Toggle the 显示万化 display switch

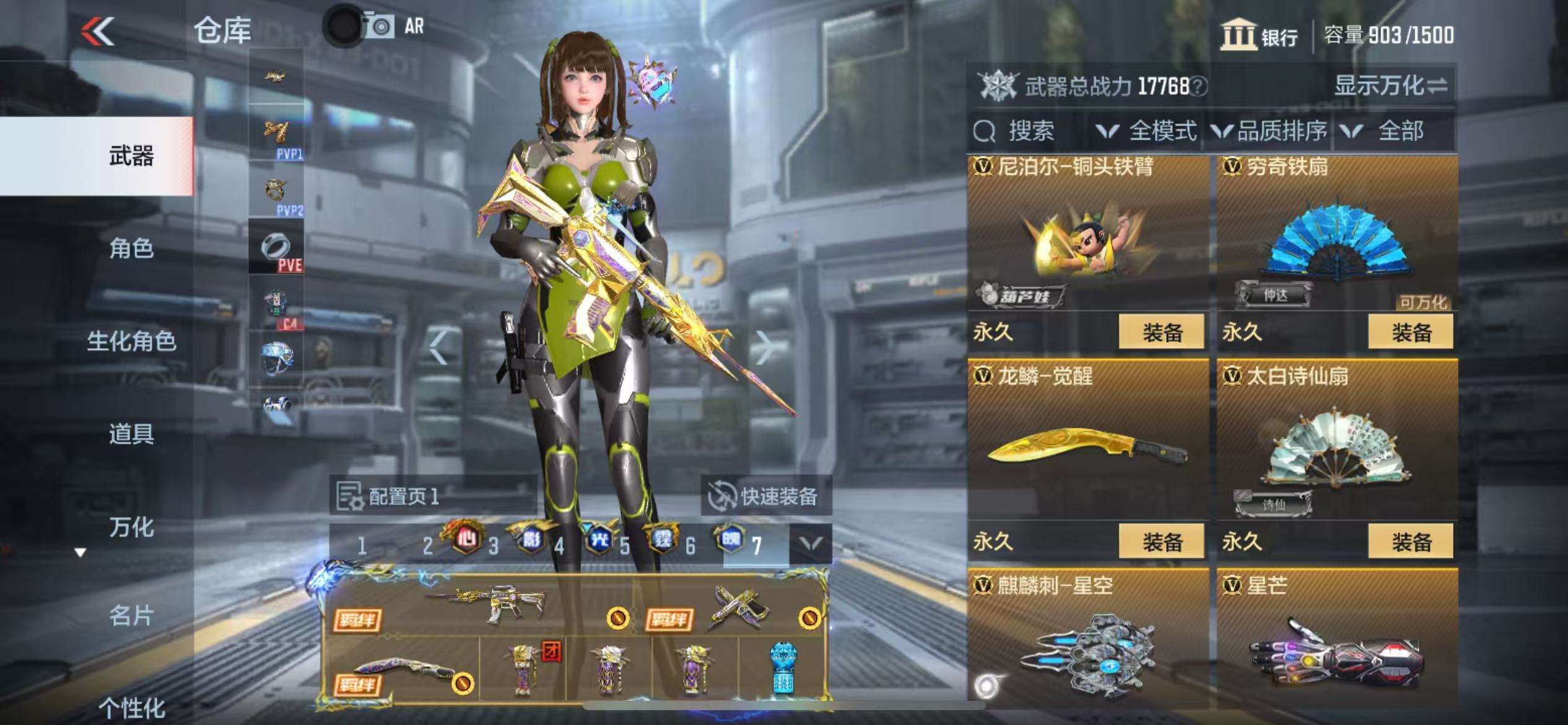point(1390,86)
